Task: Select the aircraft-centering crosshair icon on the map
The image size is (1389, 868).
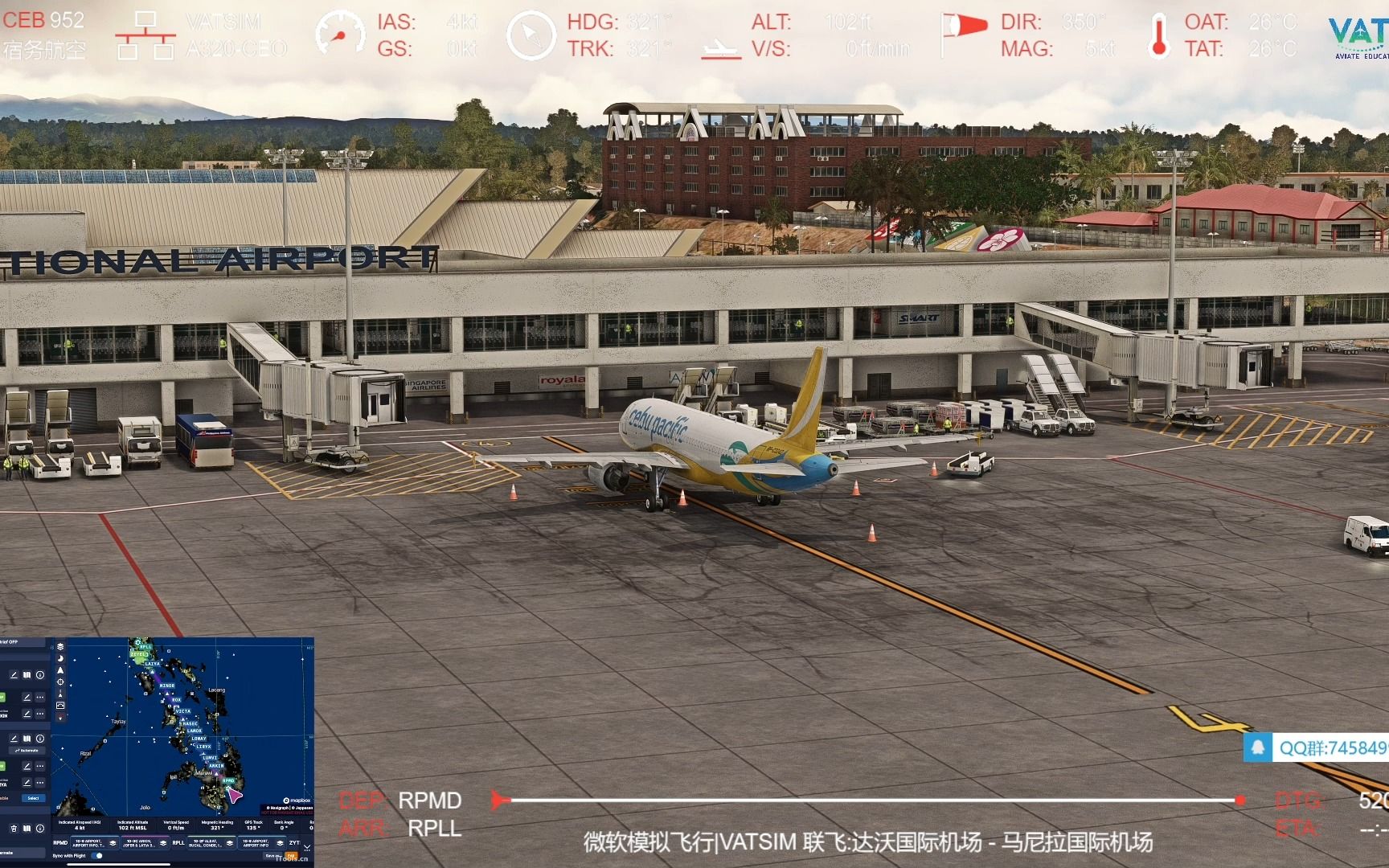Action: tap(60, 681)
